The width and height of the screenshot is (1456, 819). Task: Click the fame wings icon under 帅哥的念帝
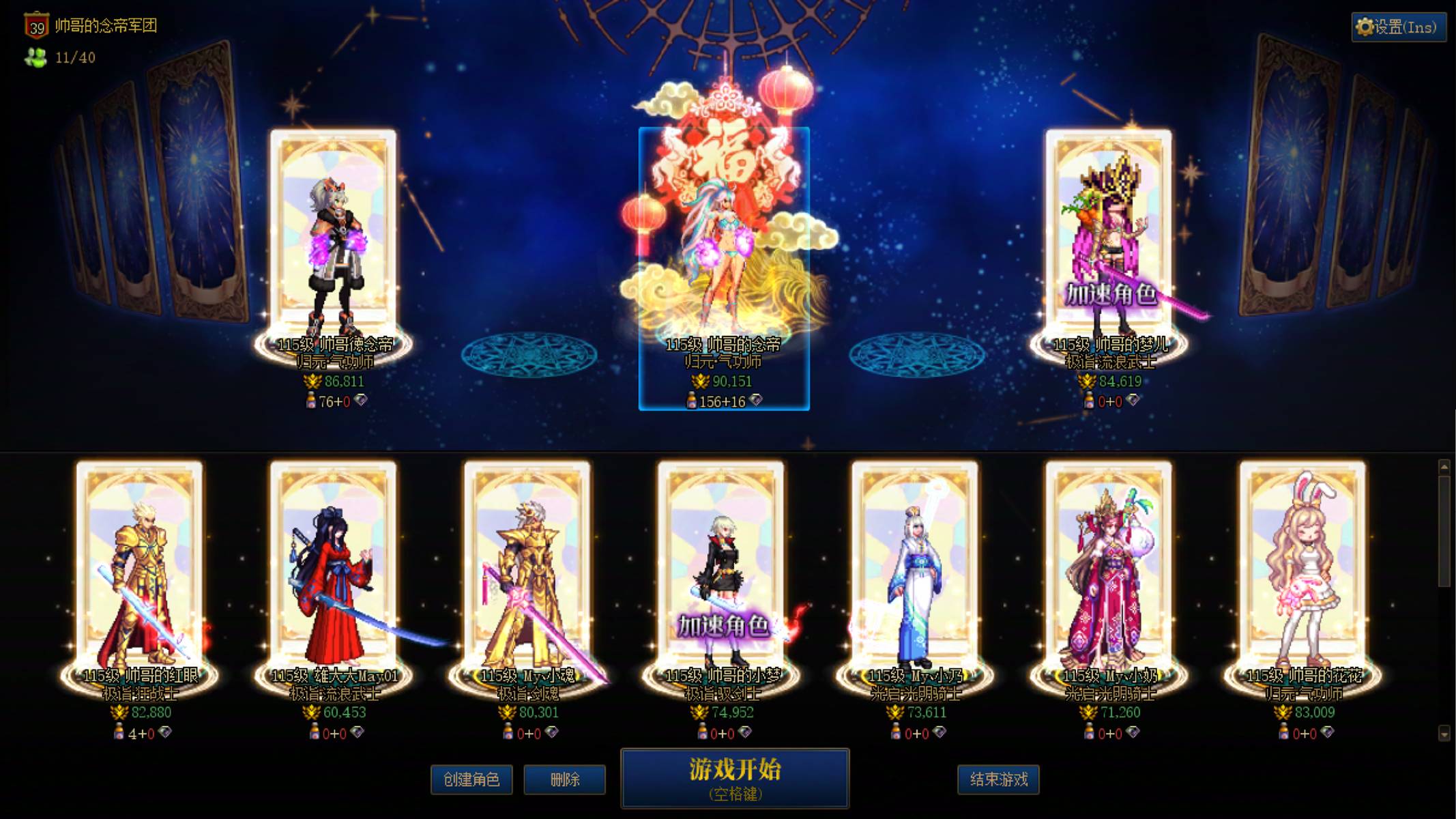coord(700,380)
